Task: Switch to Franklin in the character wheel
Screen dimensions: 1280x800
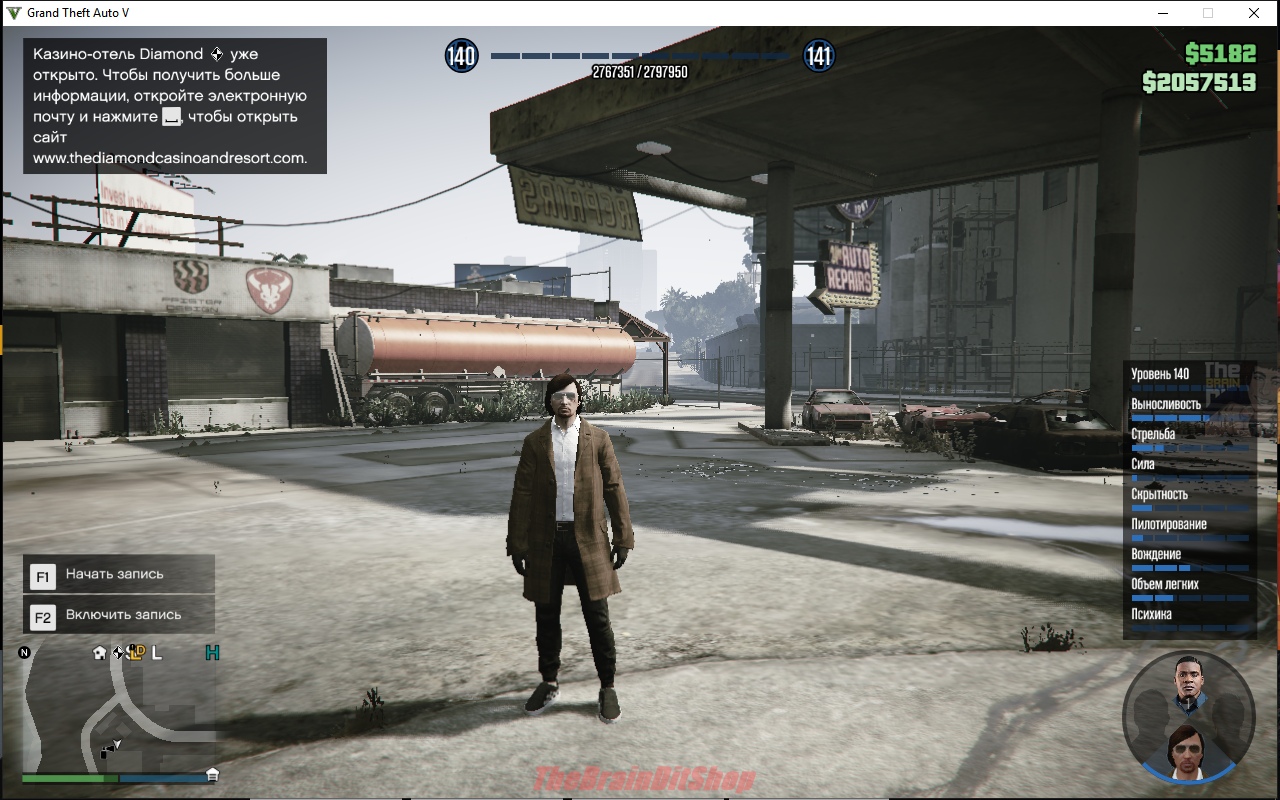Action: point(1187,684)
